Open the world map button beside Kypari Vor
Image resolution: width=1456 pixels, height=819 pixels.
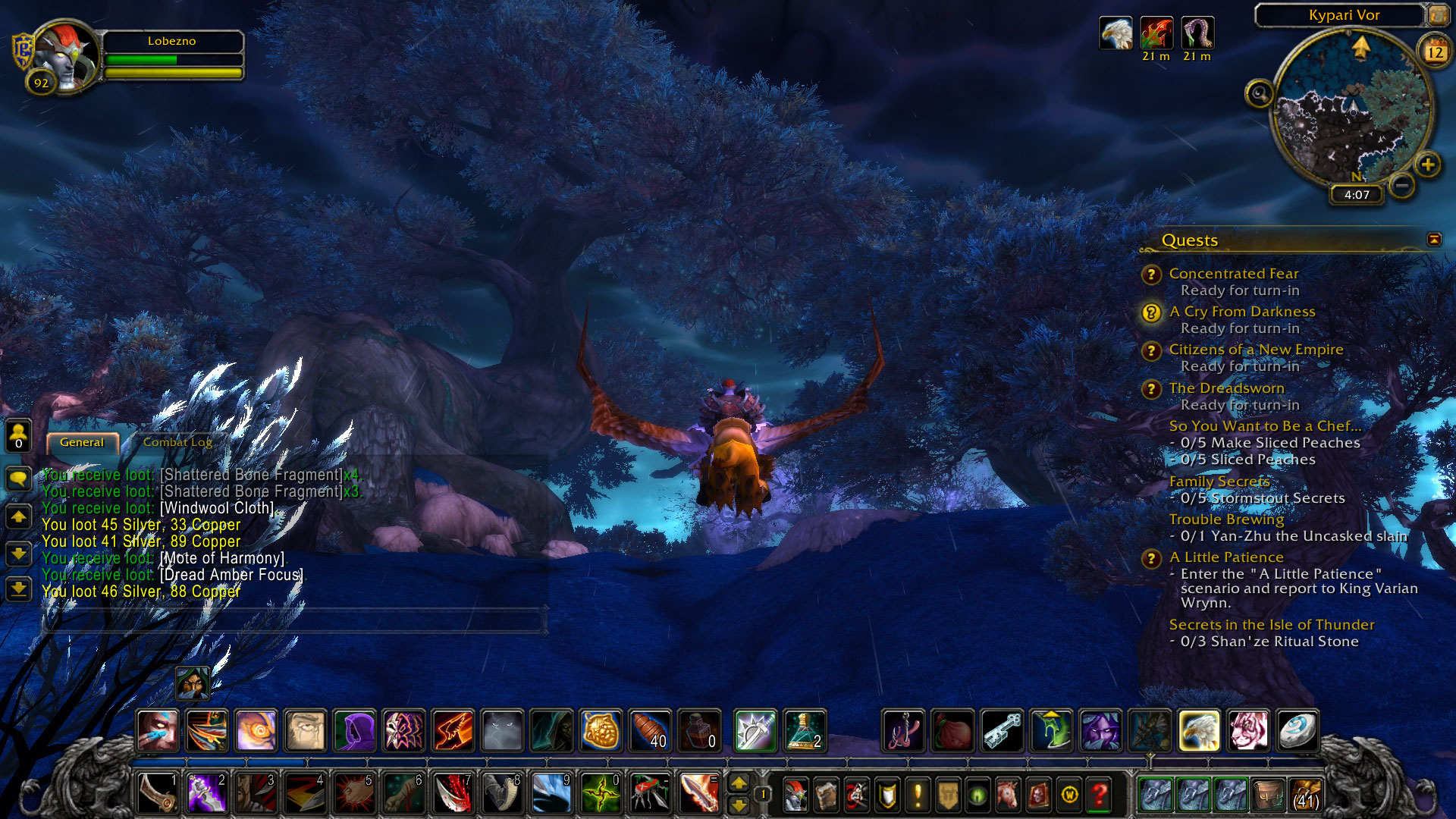(1438, 15)
